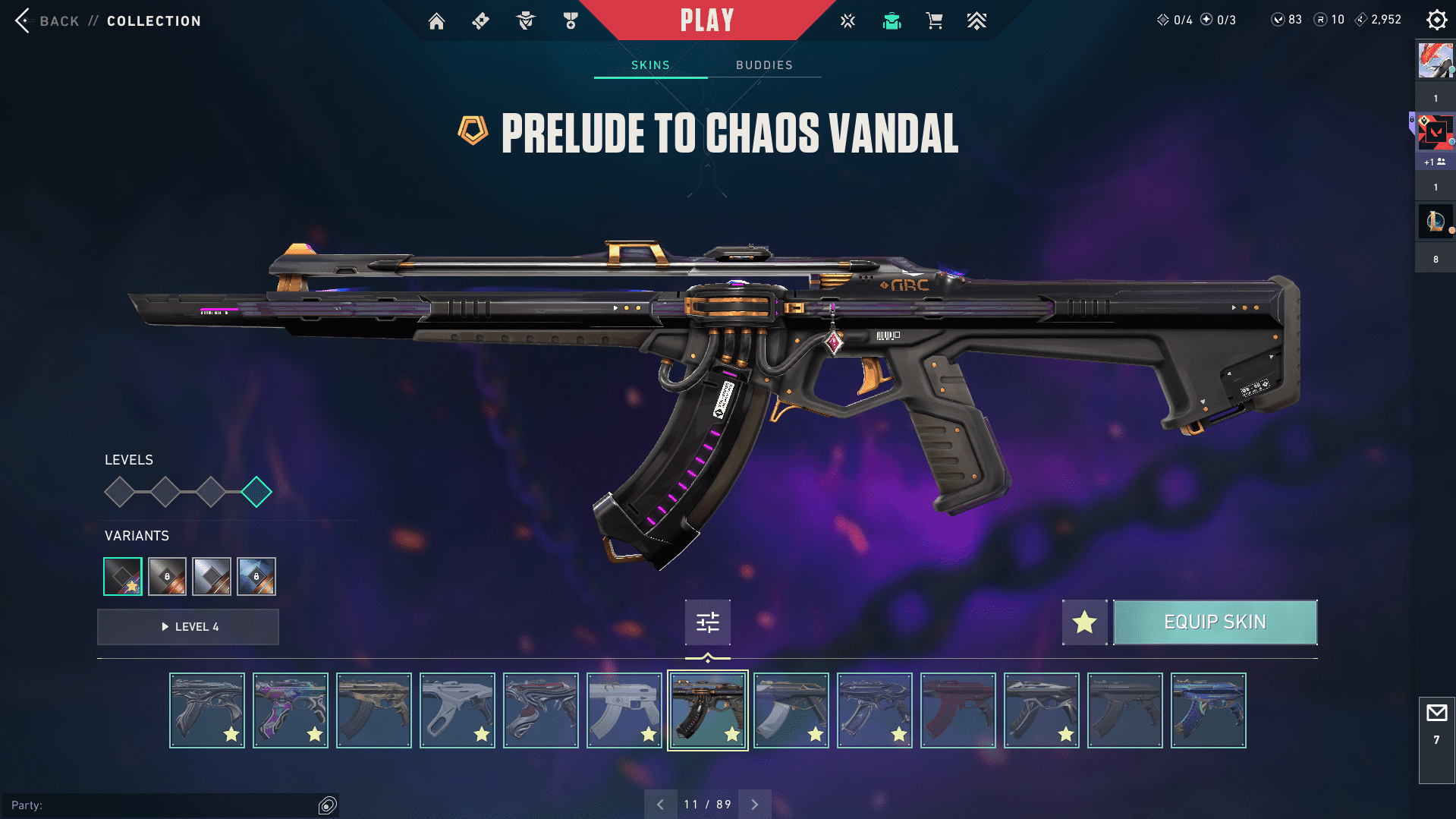Toggle the favorite star button
Viewport: 1456px width, 819px height.
coord(1084,622)
